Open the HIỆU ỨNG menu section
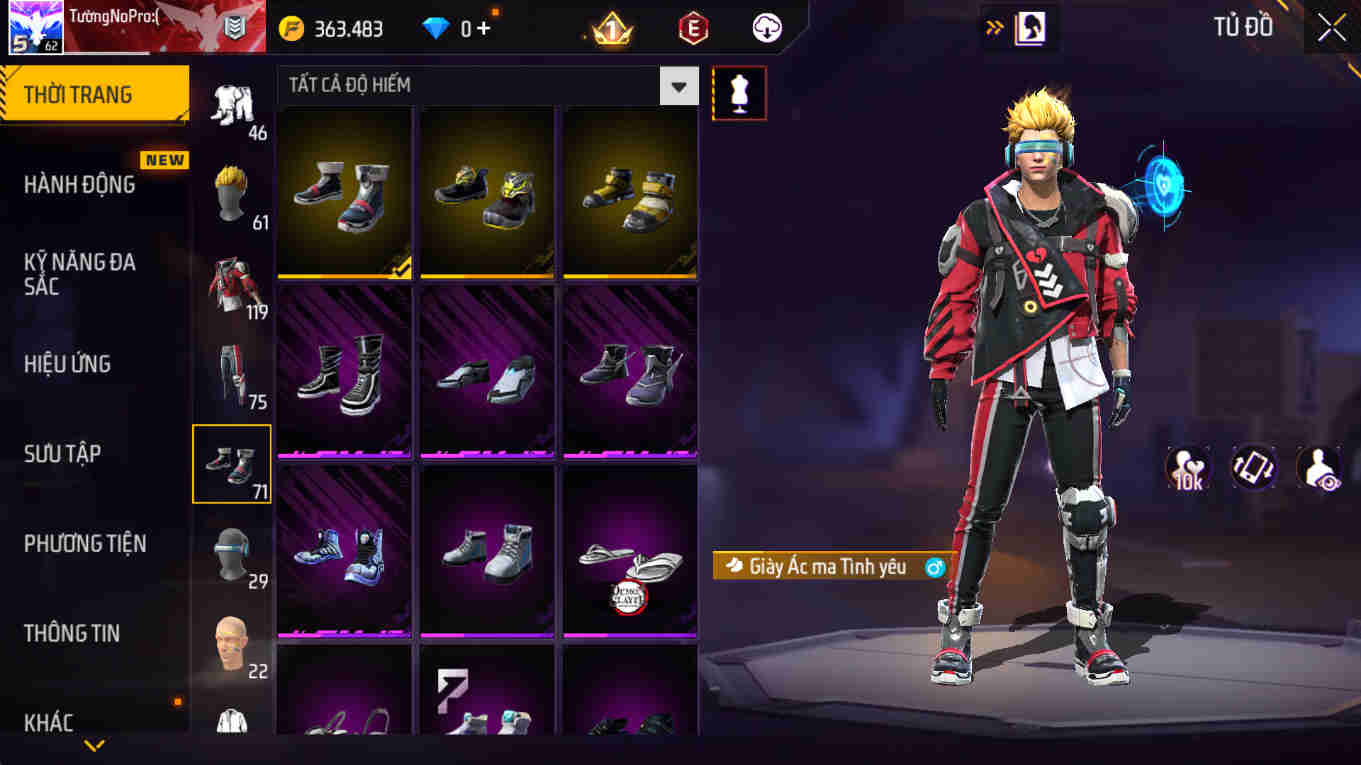The image size is (1361, 765). pos(66,363)
